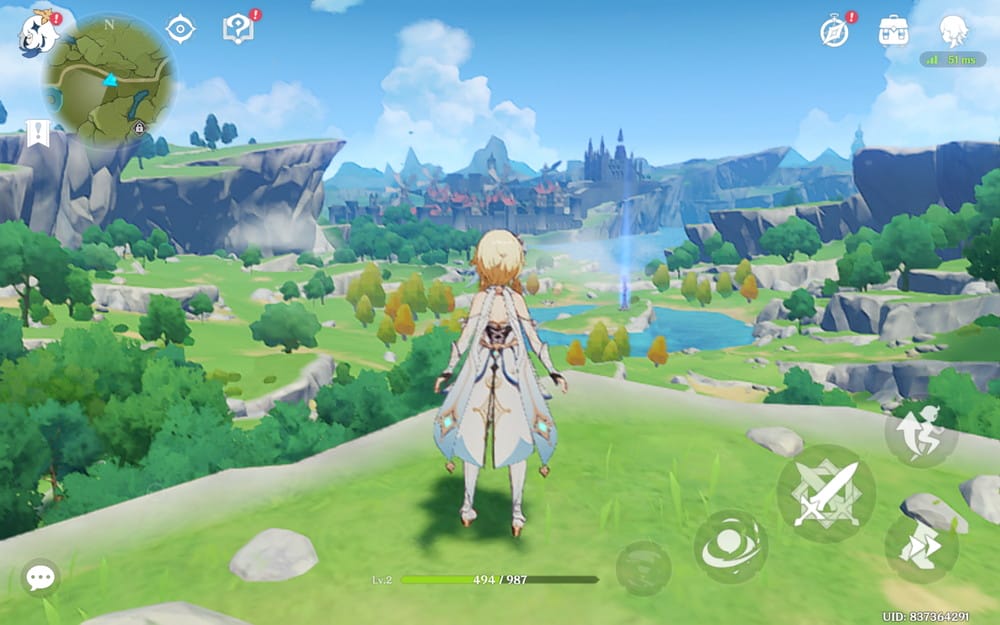Open the character portrait menu
The image size is (1000, 625).
click(953, 31)
